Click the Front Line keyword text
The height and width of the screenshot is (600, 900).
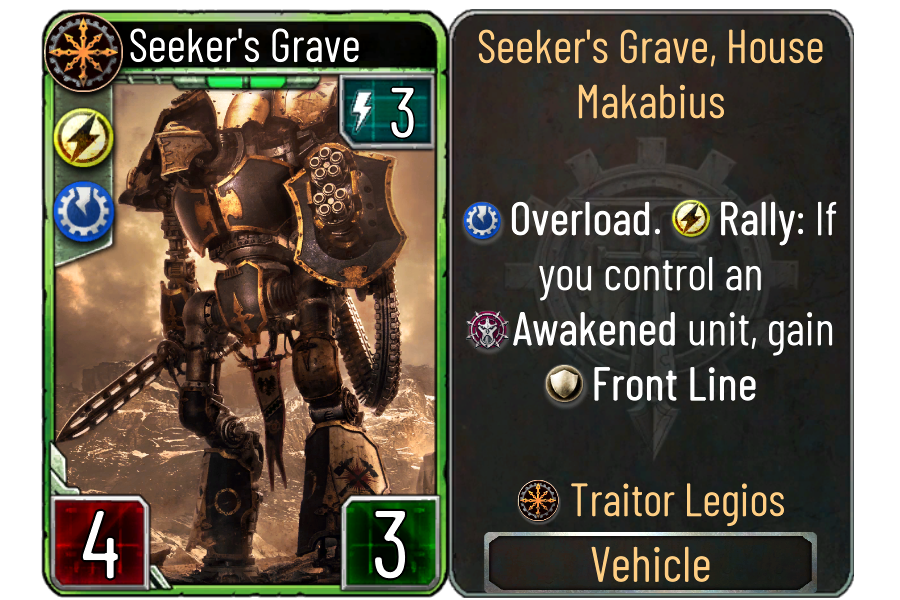(x=674, y=385)
